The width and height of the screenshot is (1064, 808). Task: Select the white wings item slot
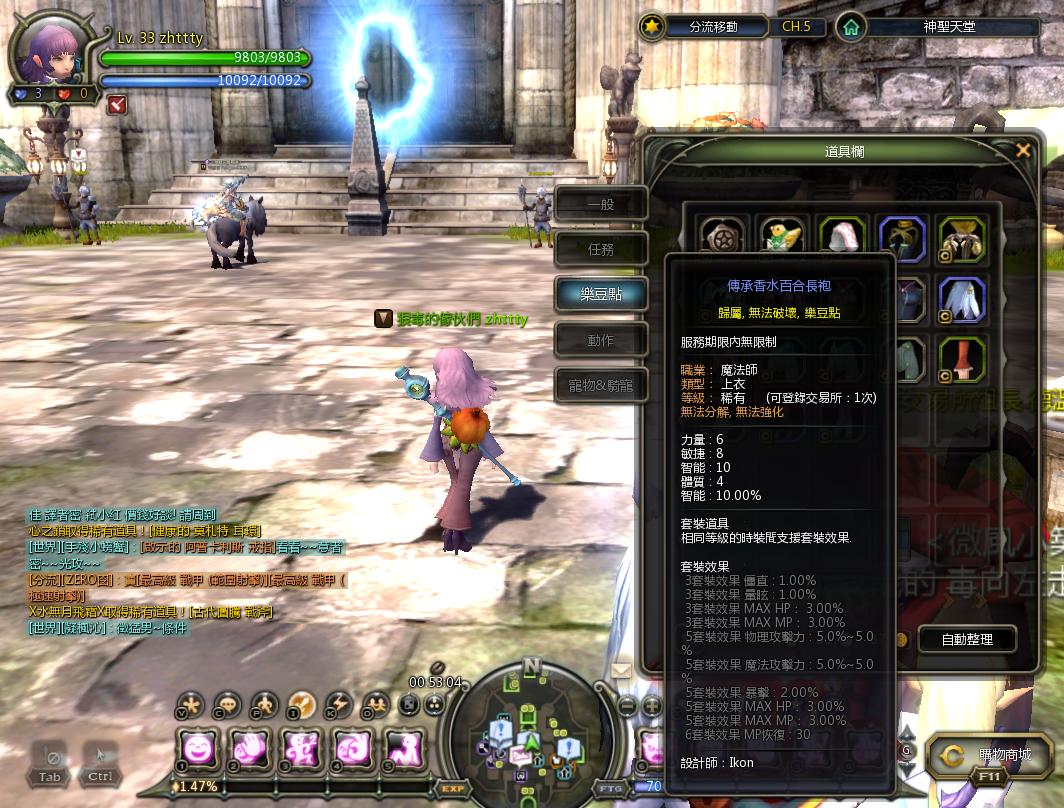[x=962, y=299]
